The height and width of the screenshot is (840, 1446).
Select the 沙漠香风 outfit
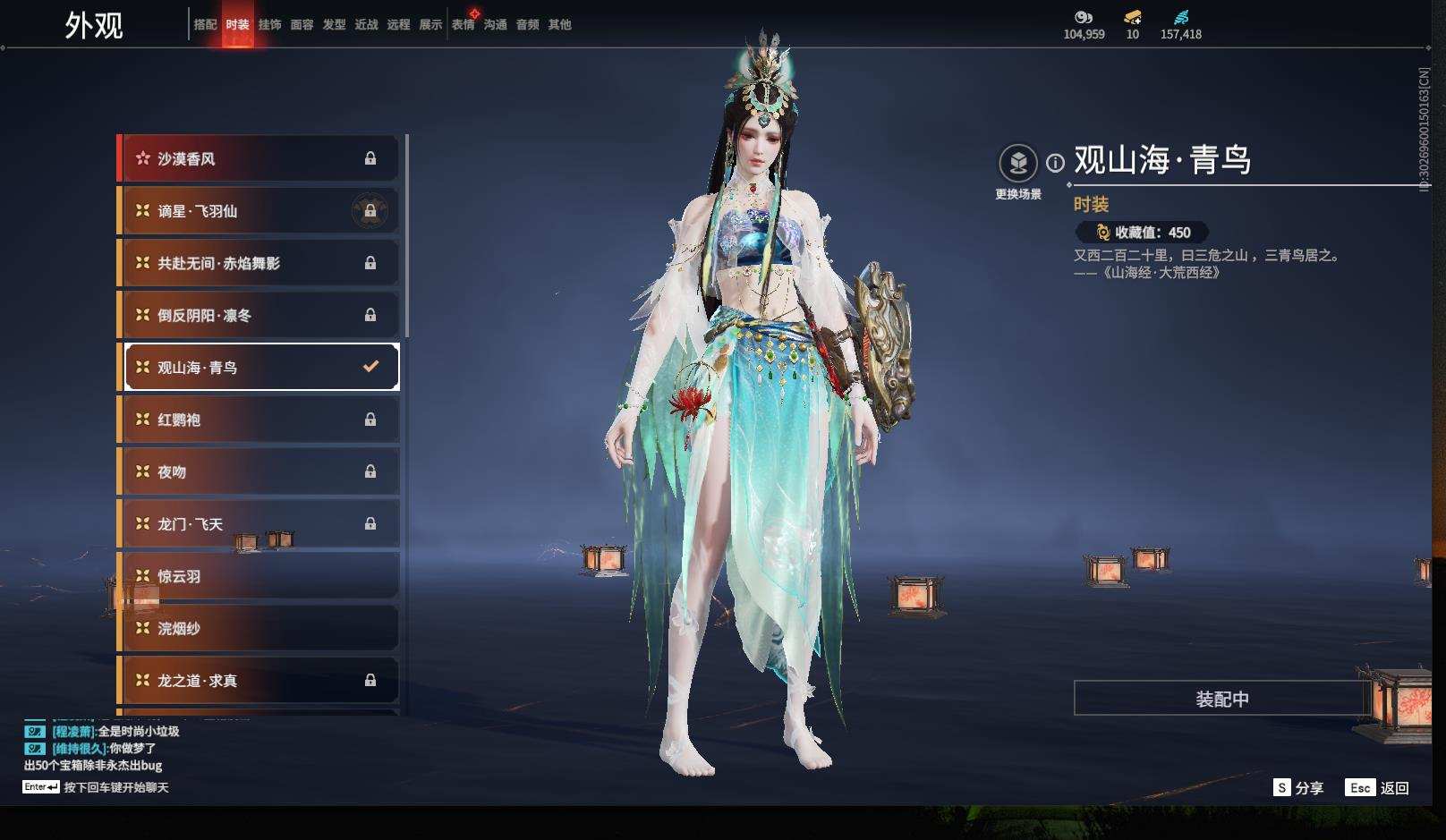click(x=259, y=158)
